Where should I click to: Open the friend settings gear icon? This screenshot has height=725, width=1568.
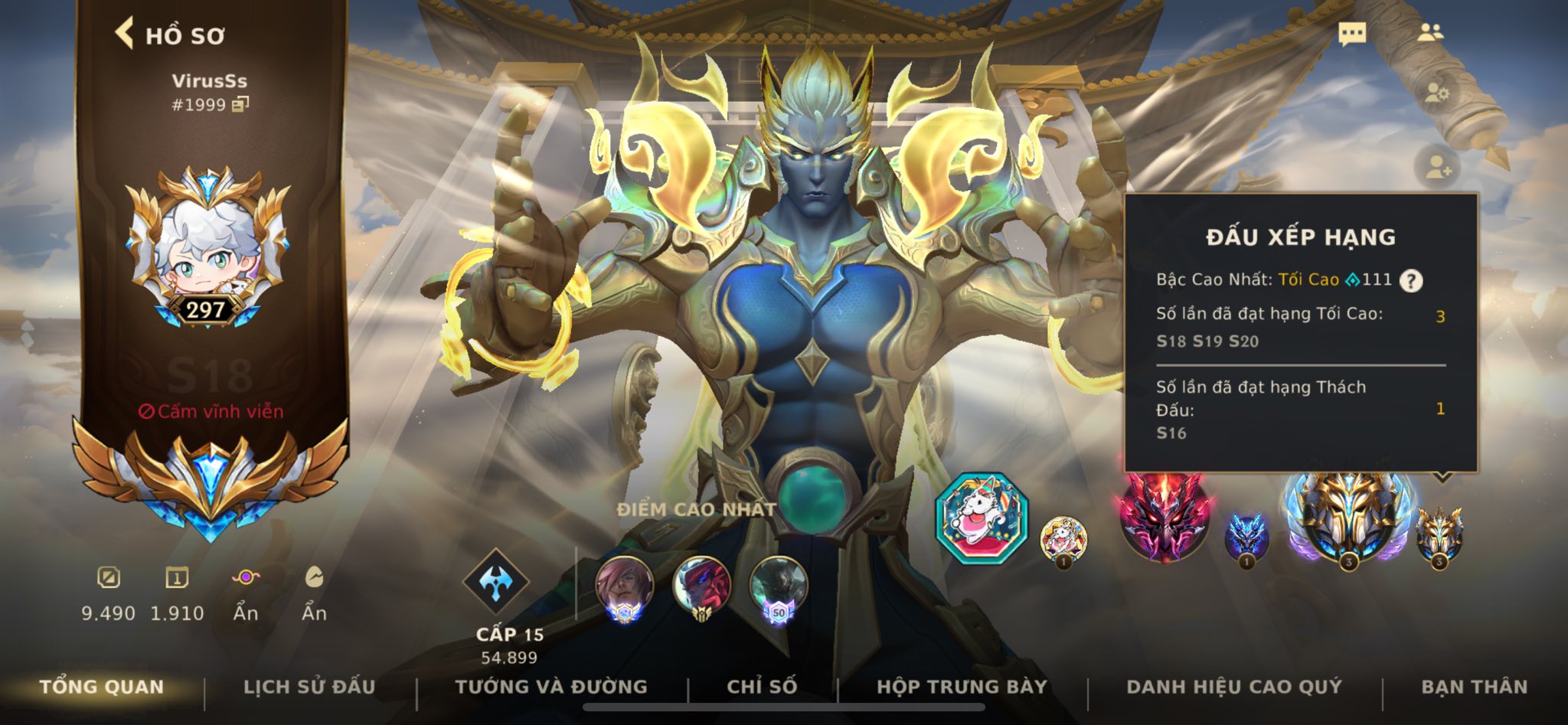(x=1436, y=95)
